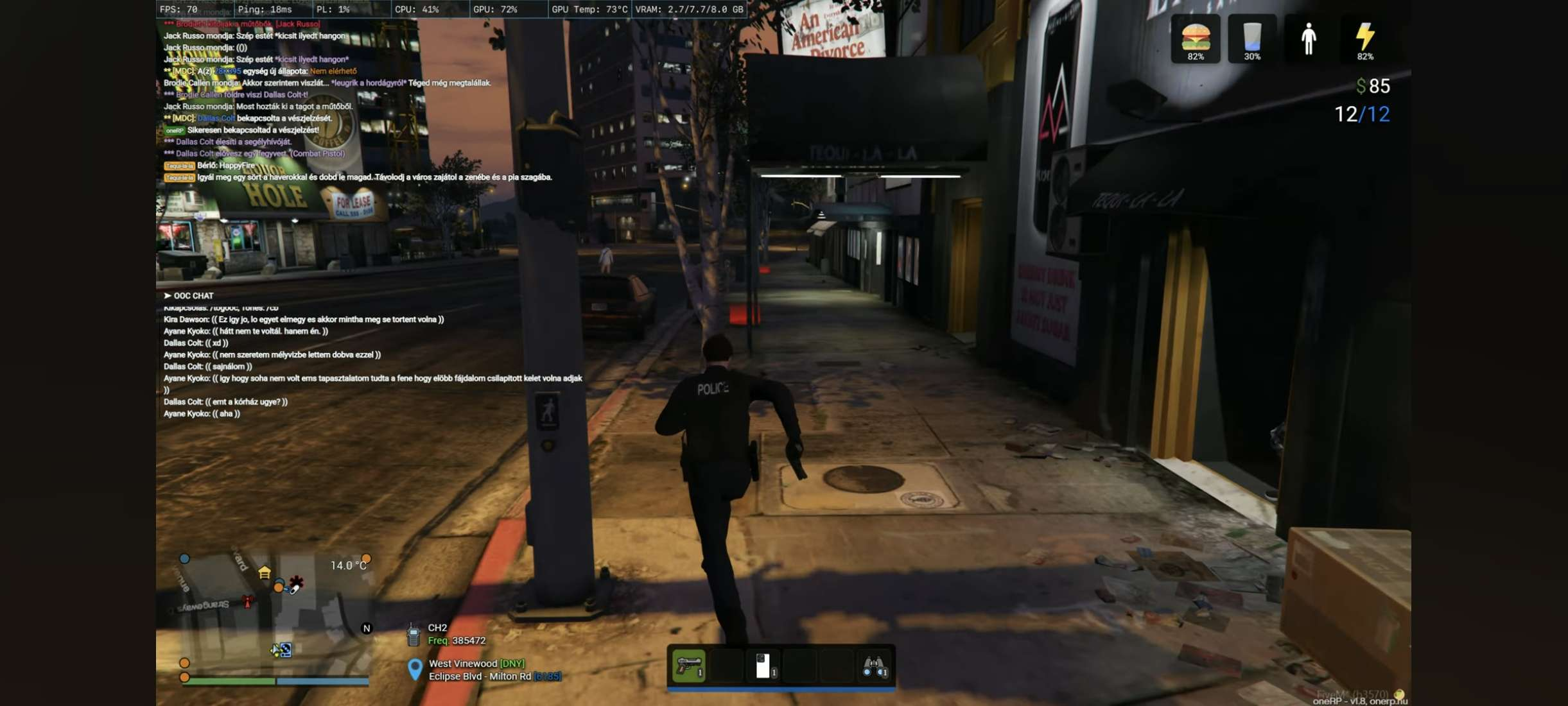
Task: Expand the OOC CHAT header
Action: coord(189,296)
